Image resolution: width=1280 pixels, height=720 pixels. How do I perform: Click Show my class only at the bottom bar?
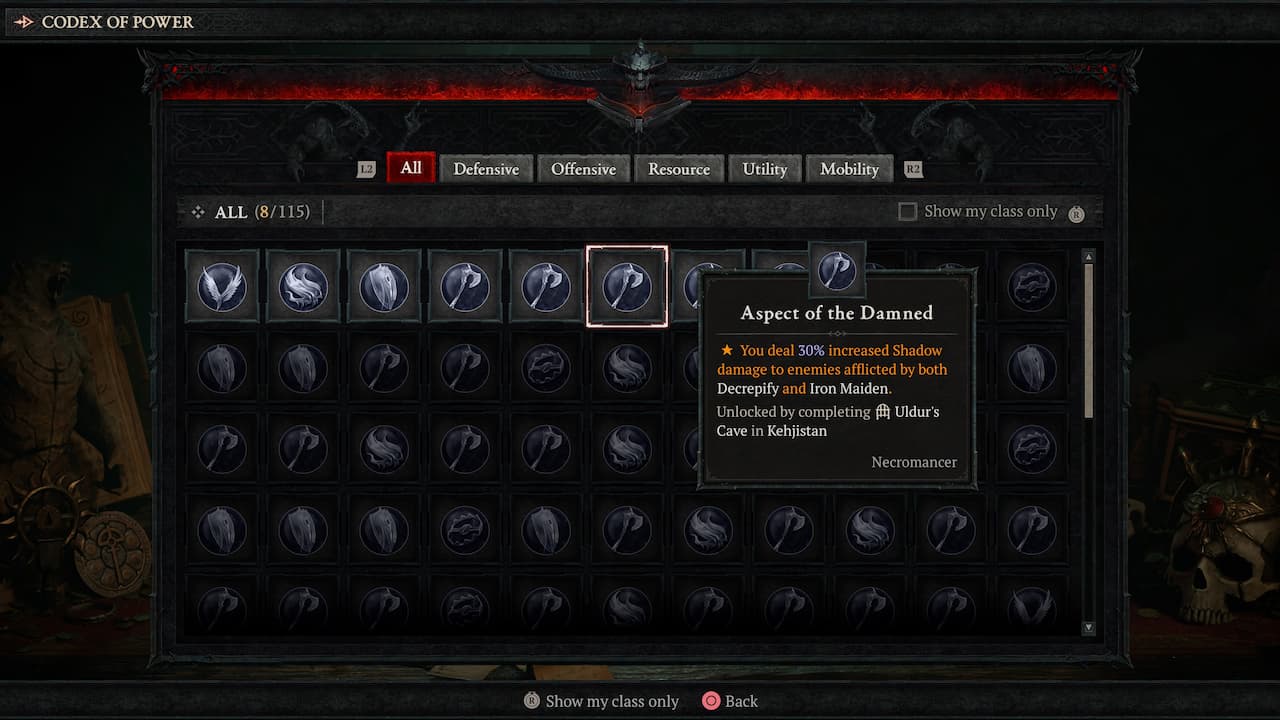click(x=611, y=701)
